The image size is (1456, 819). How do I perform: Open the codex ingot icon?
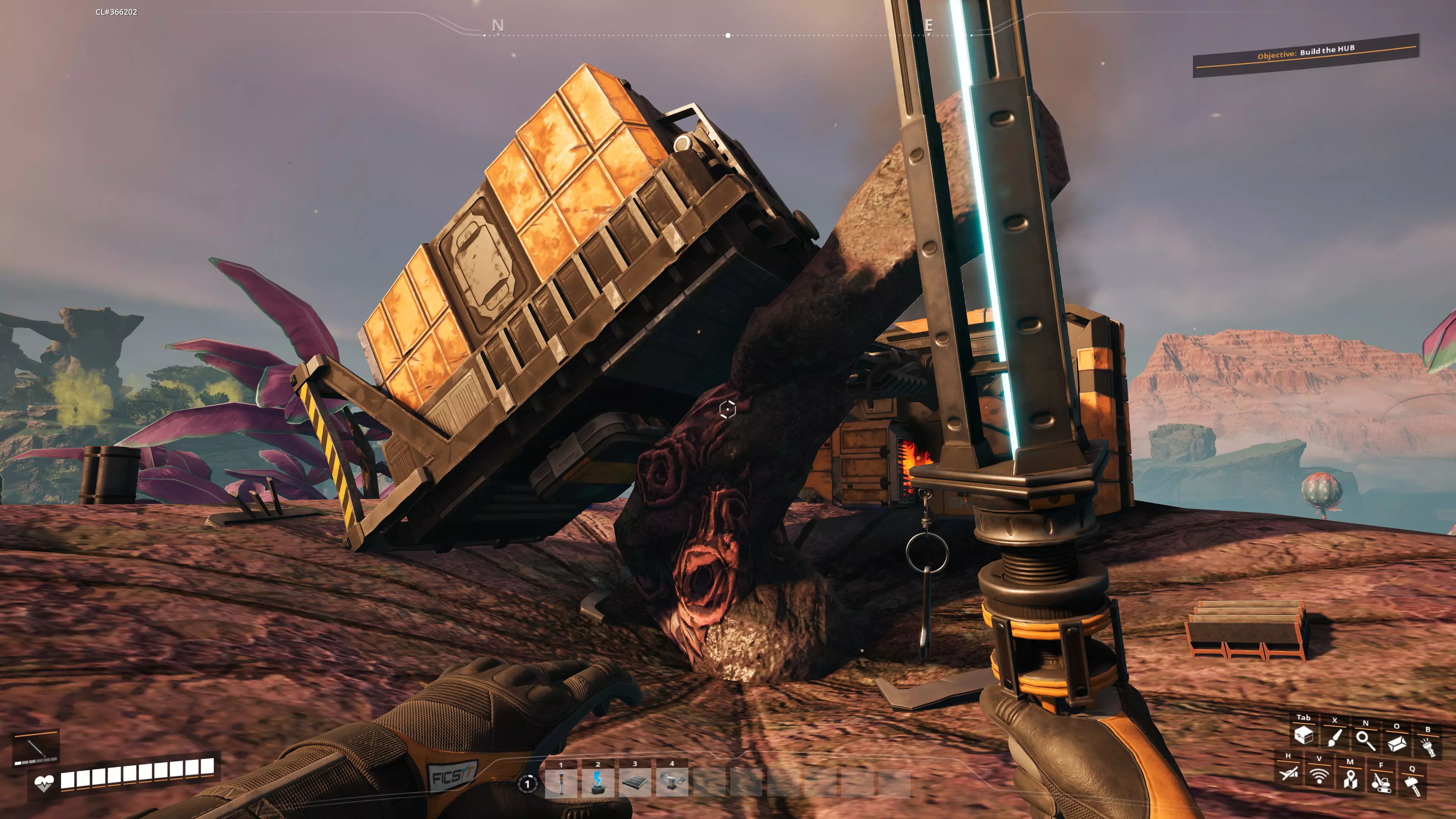[1396, 743]
